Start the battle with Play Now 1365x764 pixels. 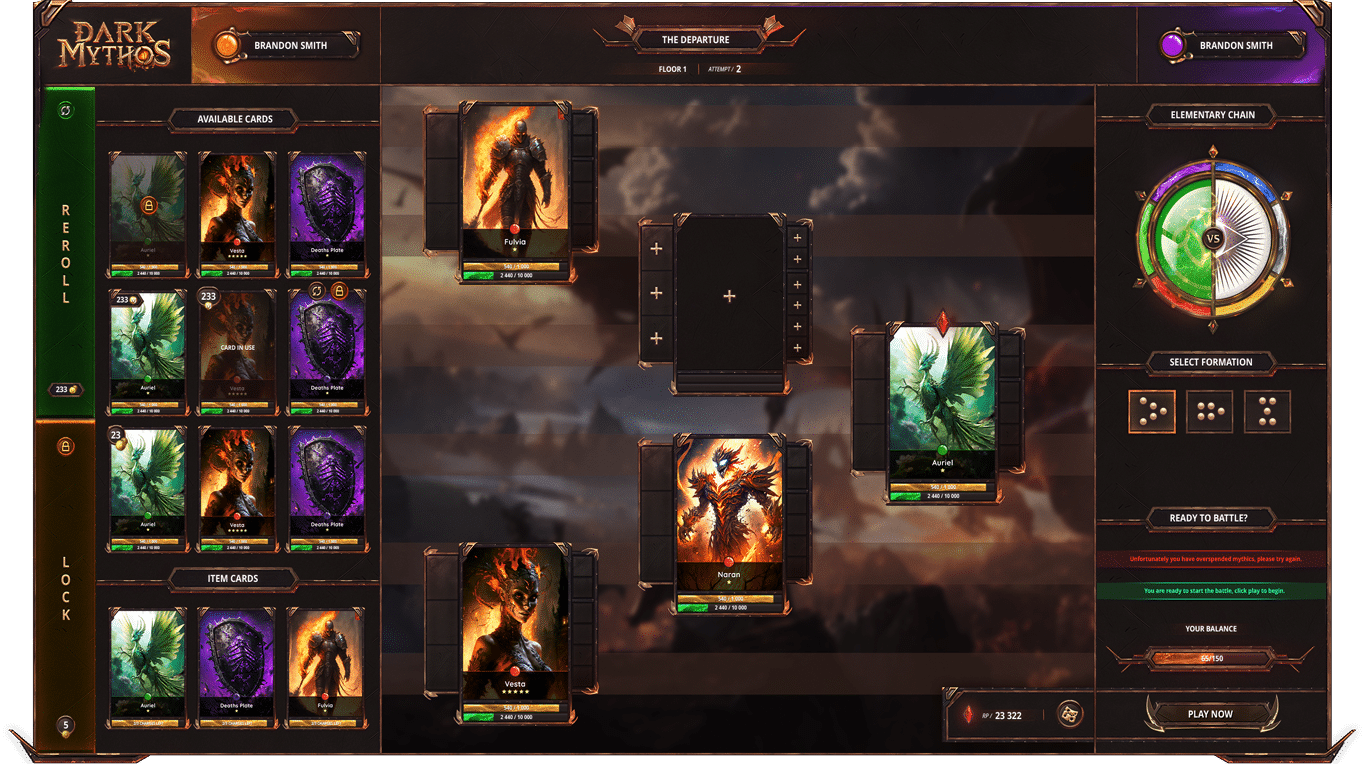(1210, 714)
